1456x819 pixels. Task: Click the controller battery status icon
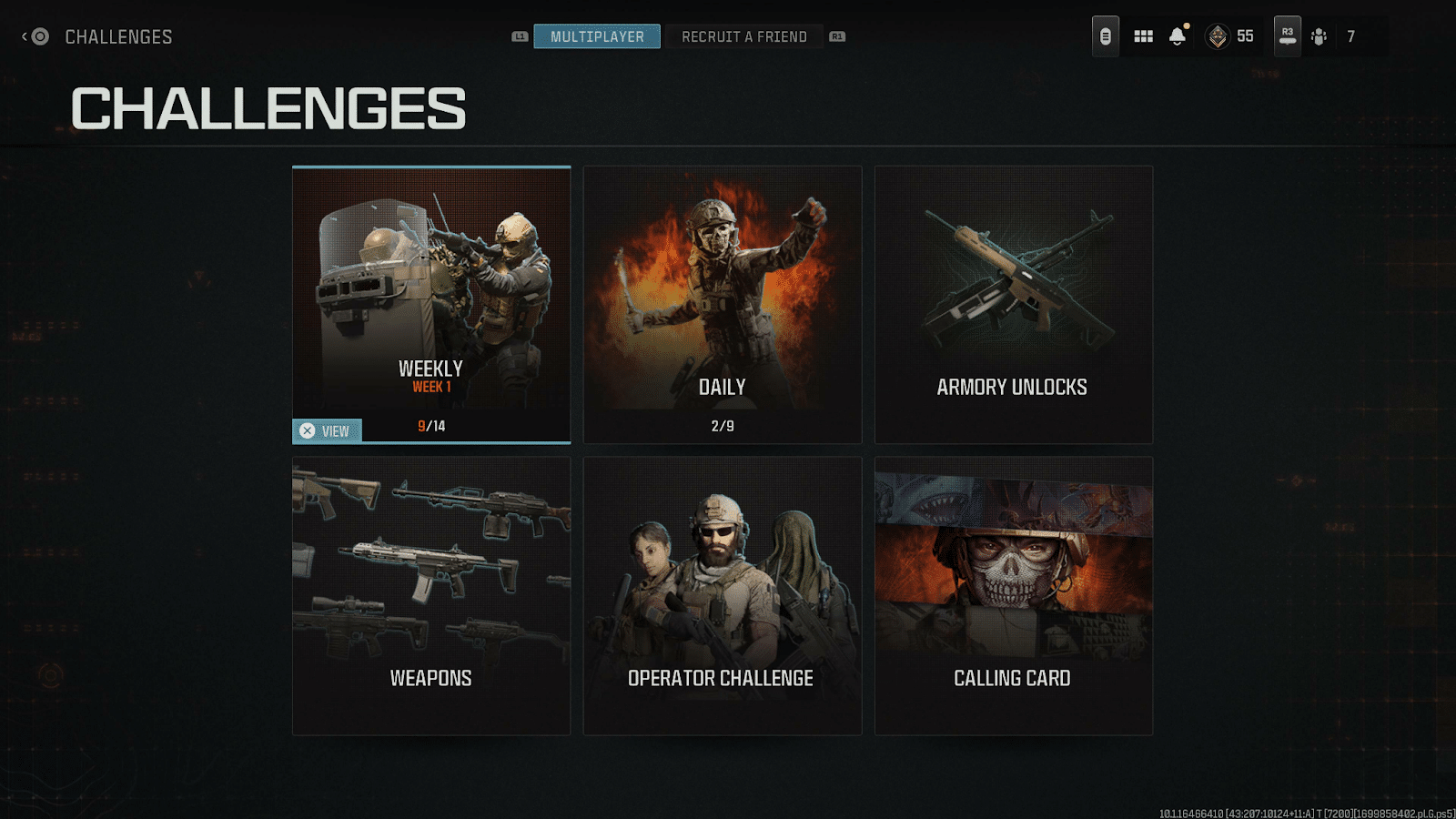click(1105, 36)
